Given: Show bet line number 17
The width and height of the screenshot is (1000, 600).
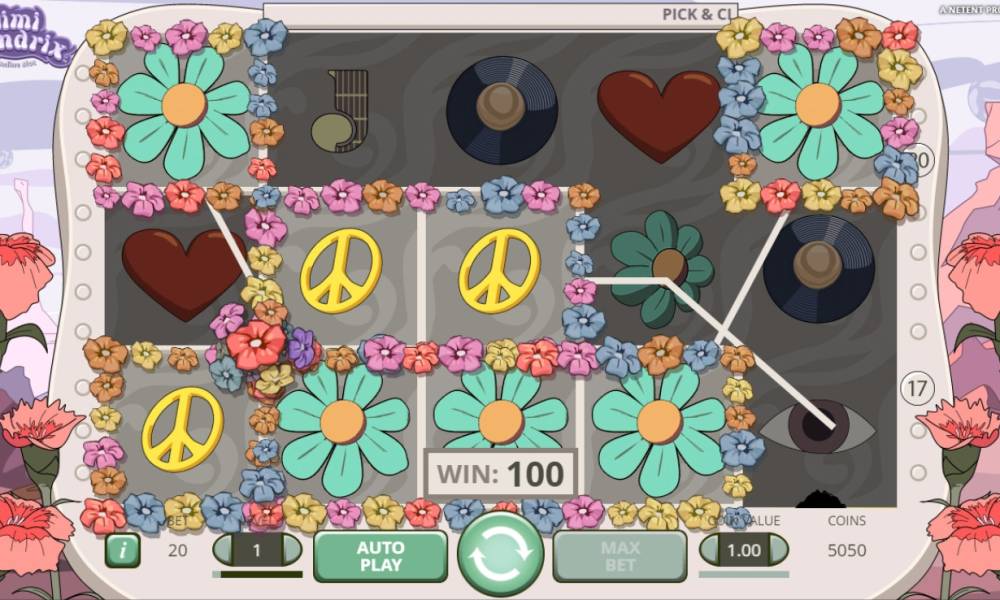Looking at the screenshot, I should coord(916,386).
